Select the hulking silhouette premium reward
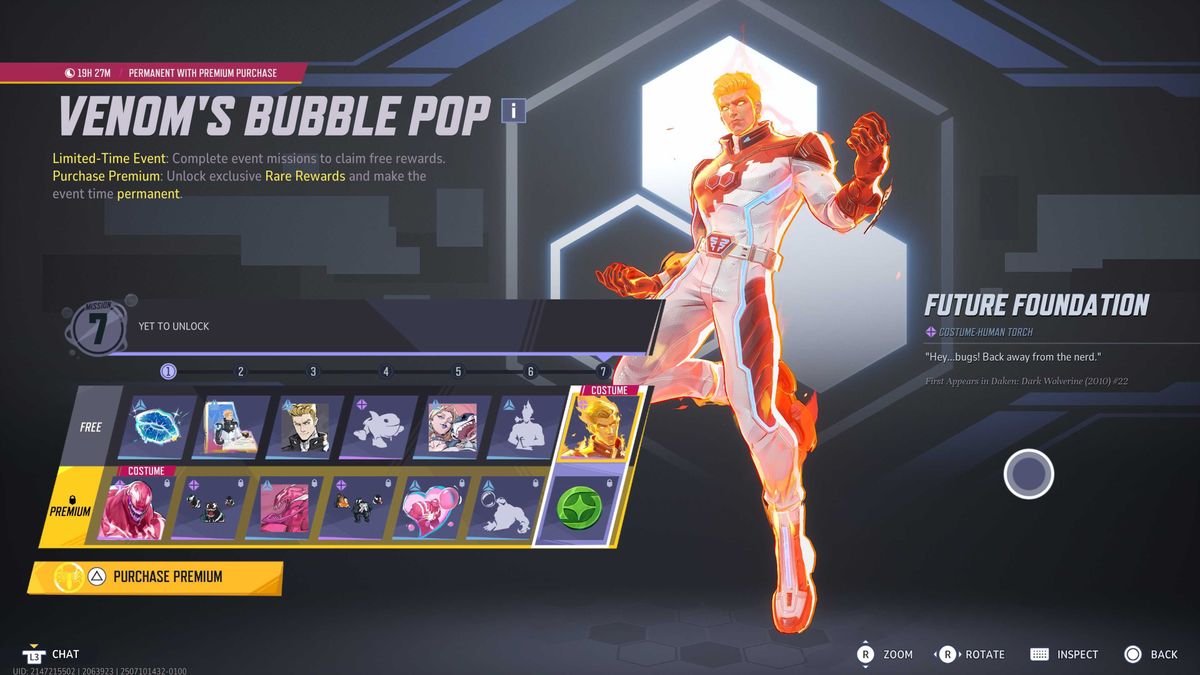Screen dimensions: 1200x675 pyautogui.click(x=505, y=508)
